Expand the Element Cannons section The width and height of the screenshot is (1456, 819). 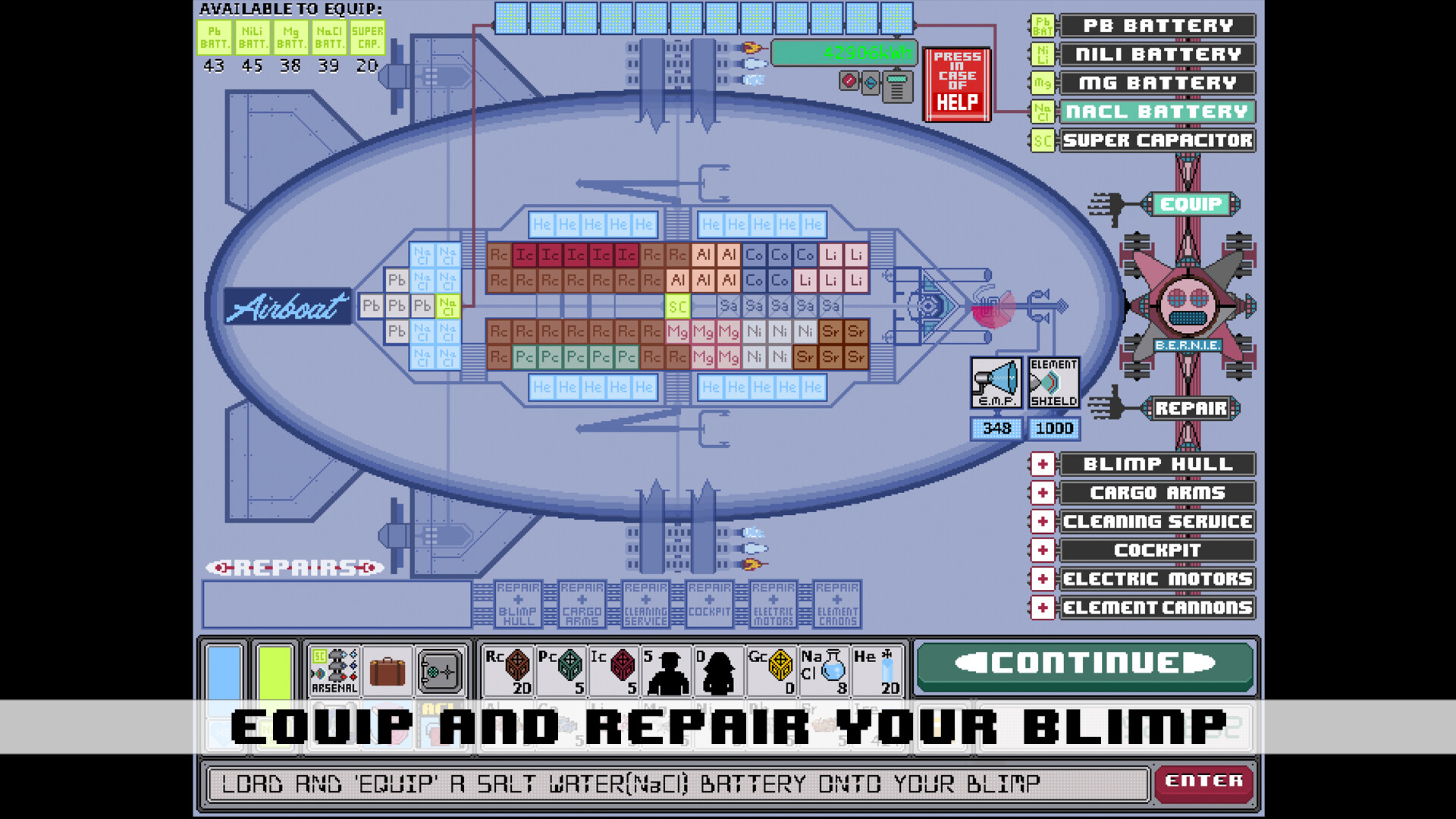[1043, 607]
